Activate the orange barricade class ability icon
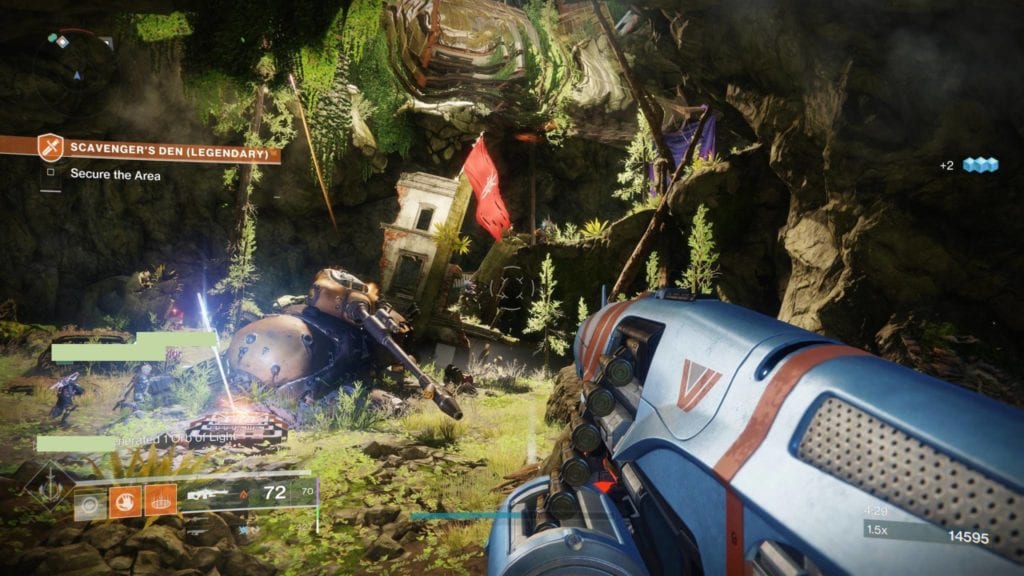The image size is (1024, 576). point(161,501)
